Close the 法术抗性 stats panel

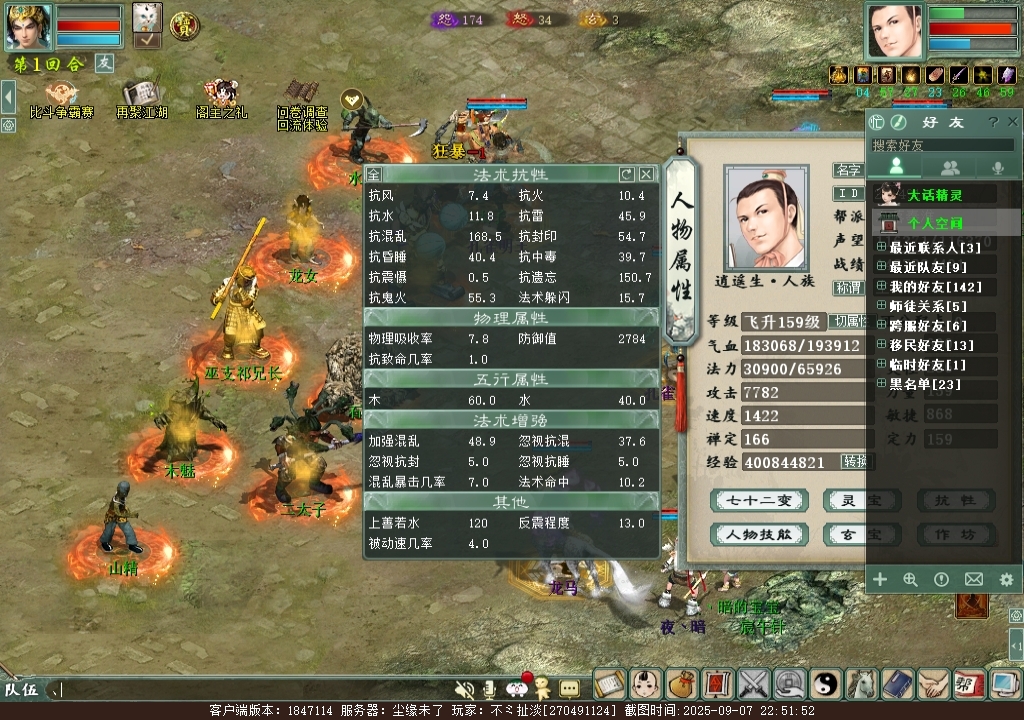pos(646,174)
